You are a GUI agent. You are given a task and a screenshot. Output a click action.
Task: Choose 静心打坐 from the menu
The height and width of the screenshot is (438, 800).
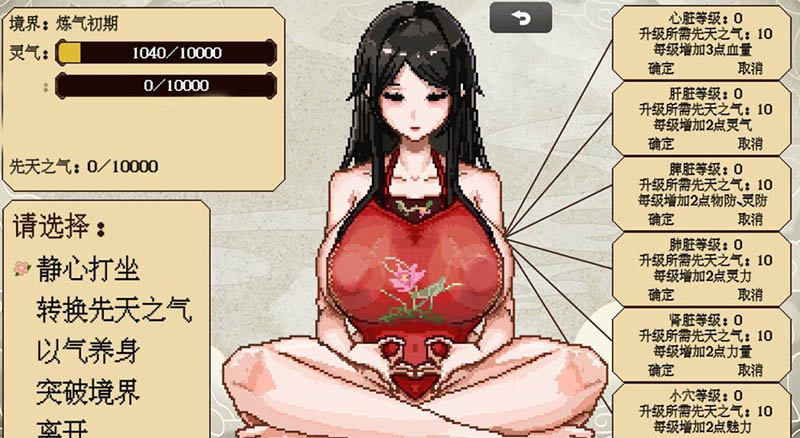click(x=88, y=268)
